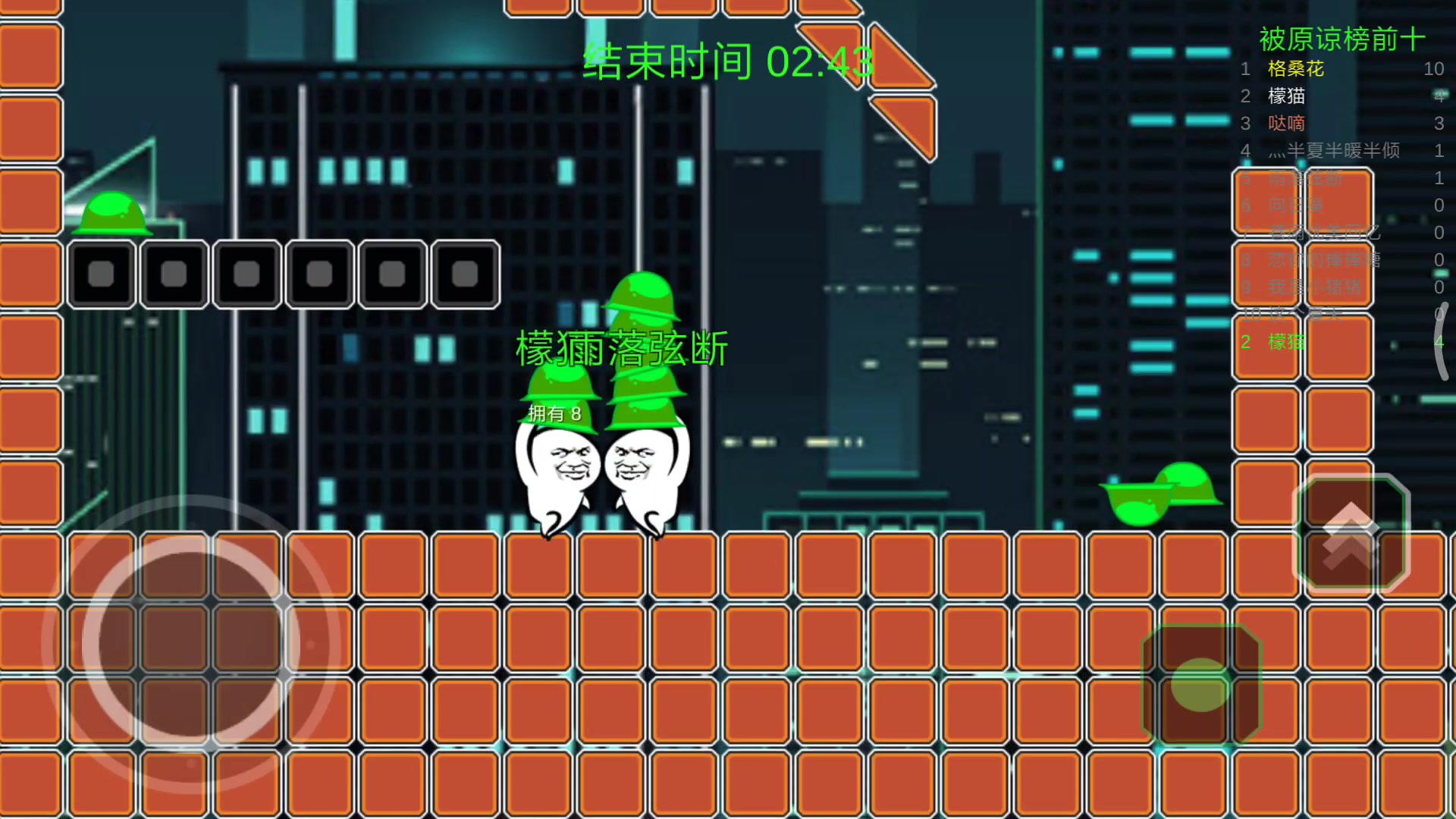Tap the double-arrow jump button
Screen dimensions: 1456x819
pos(1351,532)
